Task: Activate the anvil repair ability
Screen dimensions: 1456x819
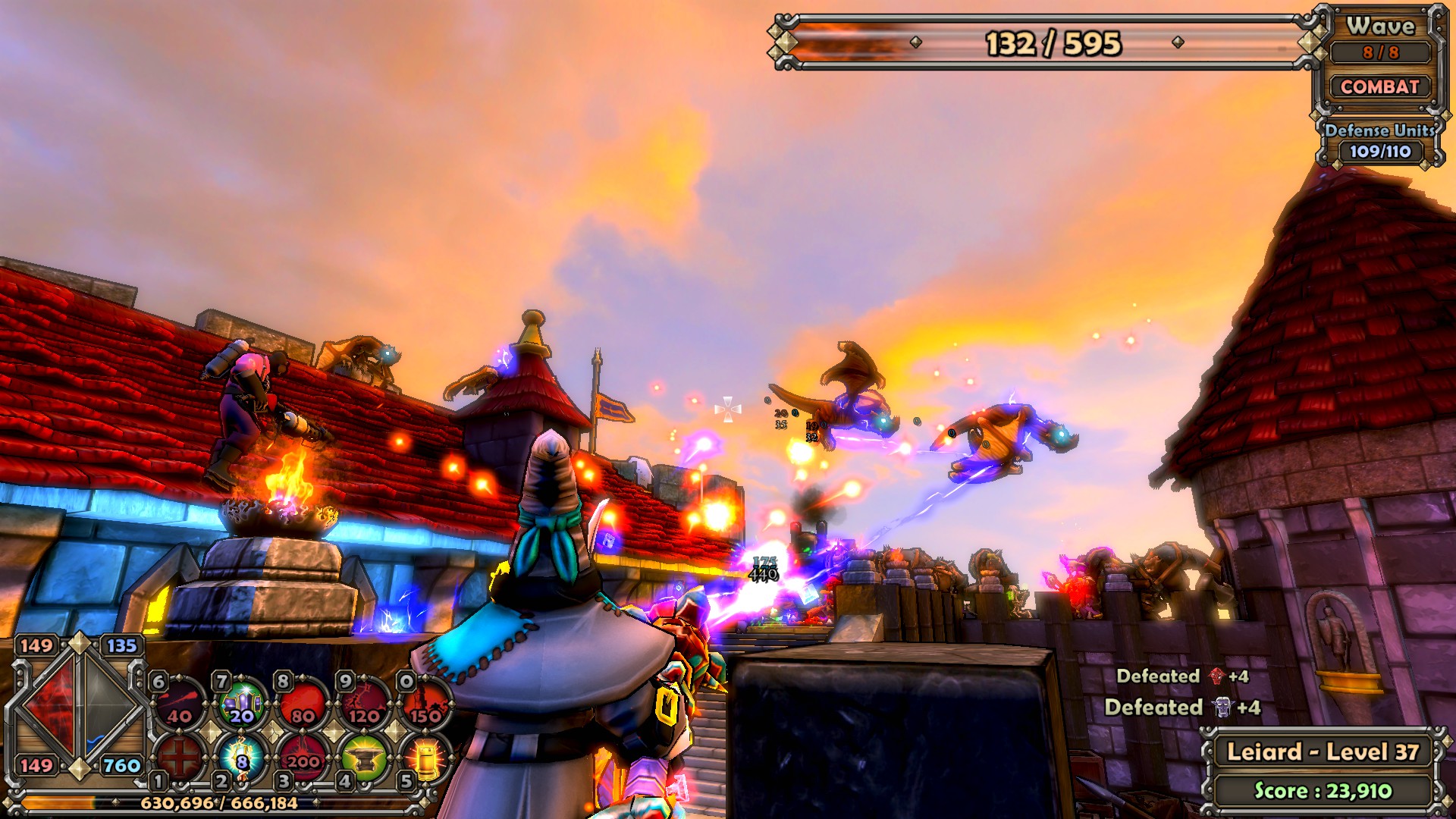Action: coord(365,757)
